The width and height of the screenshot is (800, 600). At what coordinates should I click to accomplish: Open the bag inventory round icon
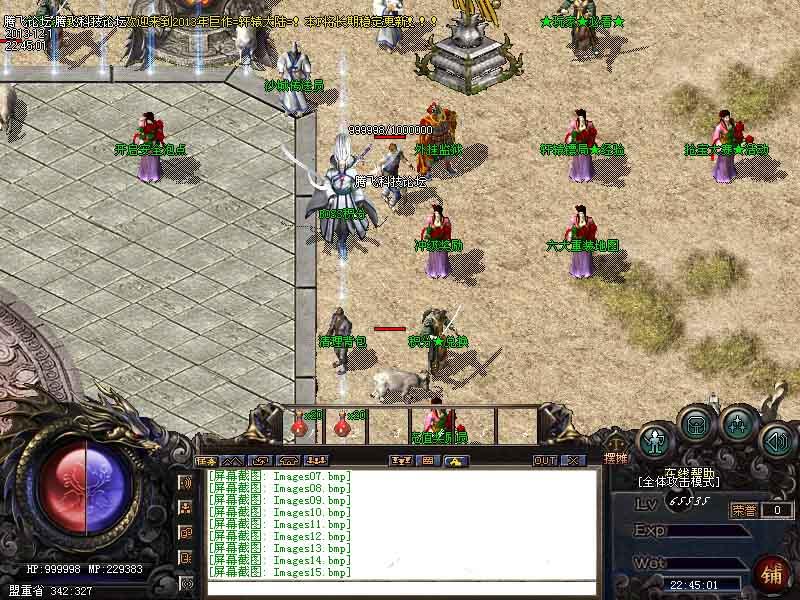click(696, 425)
